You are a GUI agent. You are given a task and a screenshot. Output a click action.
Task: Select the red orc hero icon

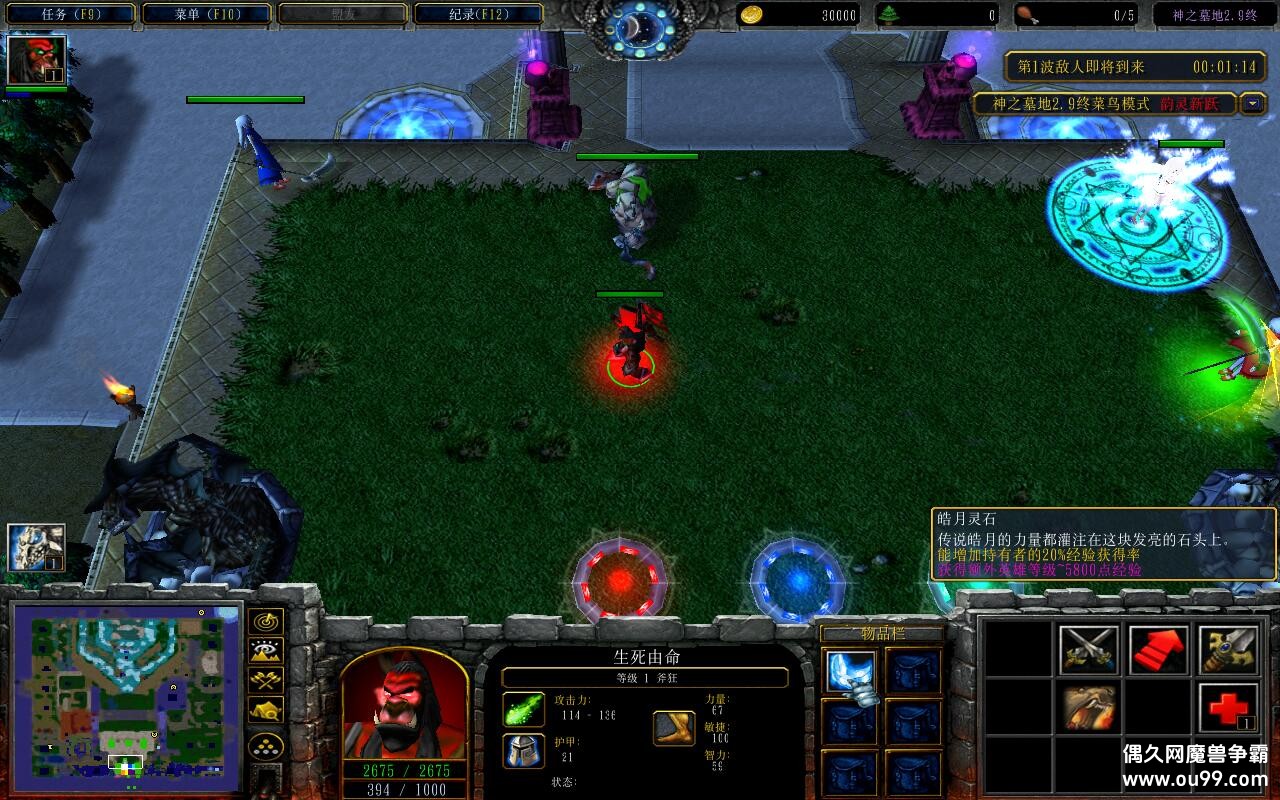(37, 60)
